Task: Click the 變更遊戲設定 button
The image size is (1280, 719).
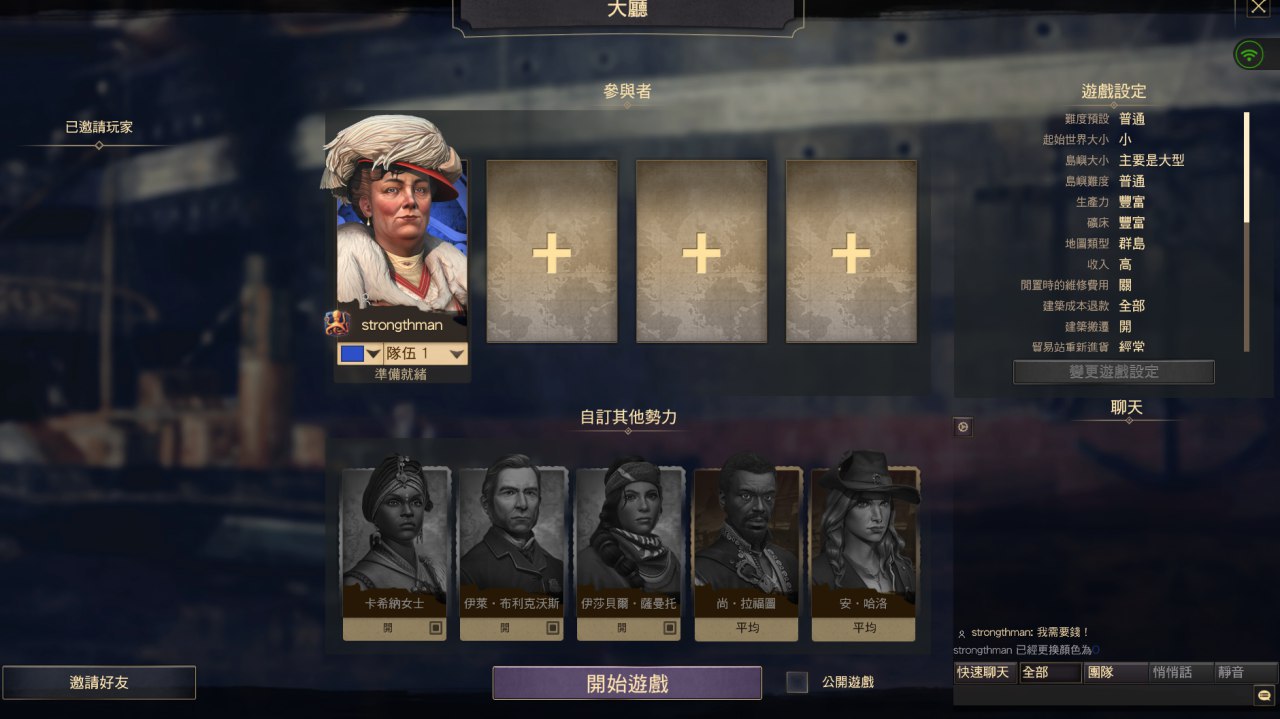Action: click(1113, 372)
